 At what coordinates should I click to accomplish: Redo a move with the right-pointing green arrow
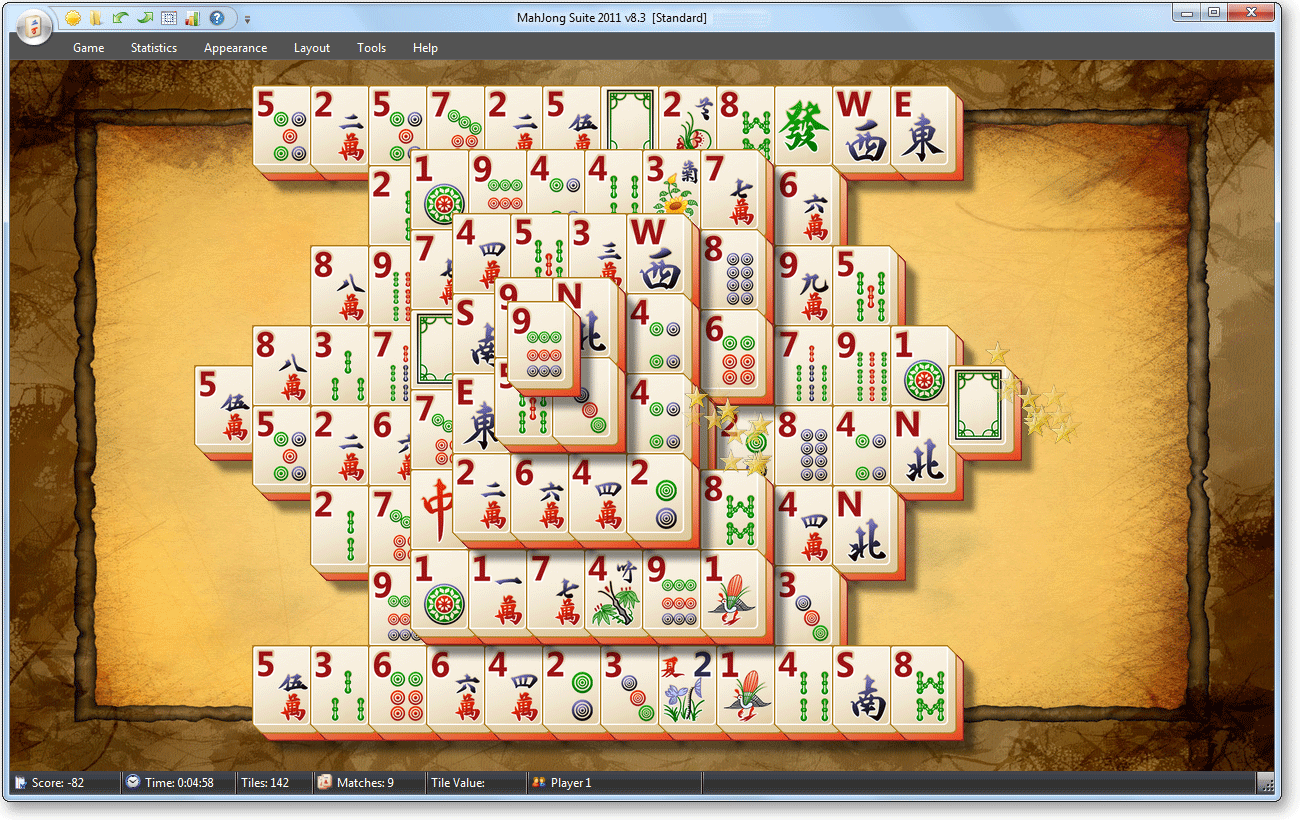click(144, 18)
